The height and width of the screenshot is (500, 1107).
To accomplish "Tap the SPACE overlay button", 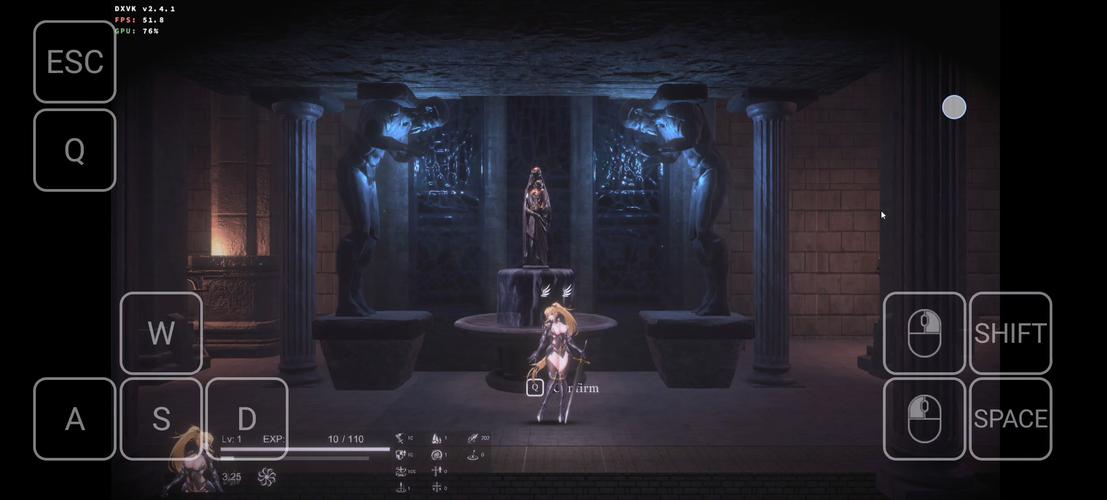I will [1010, 419].
